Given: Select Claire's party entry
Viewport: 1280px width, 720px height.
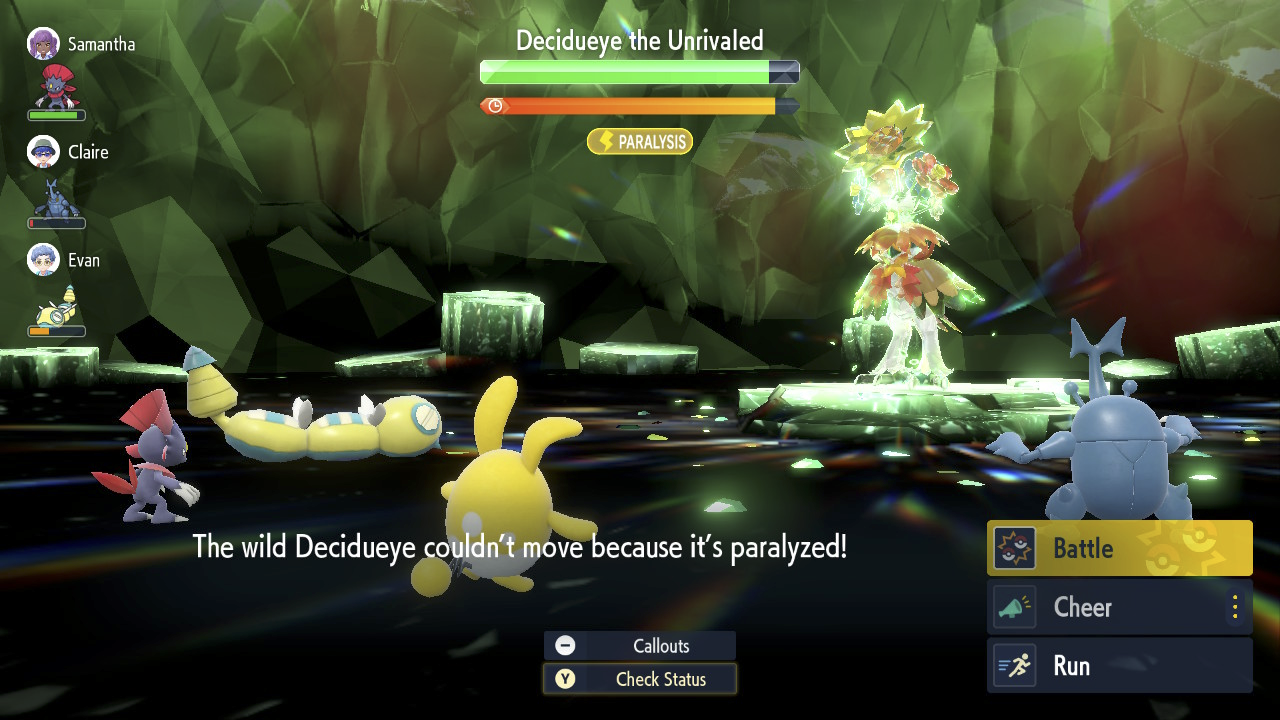Looking at the screenshot, I should (x=70, y=152).
